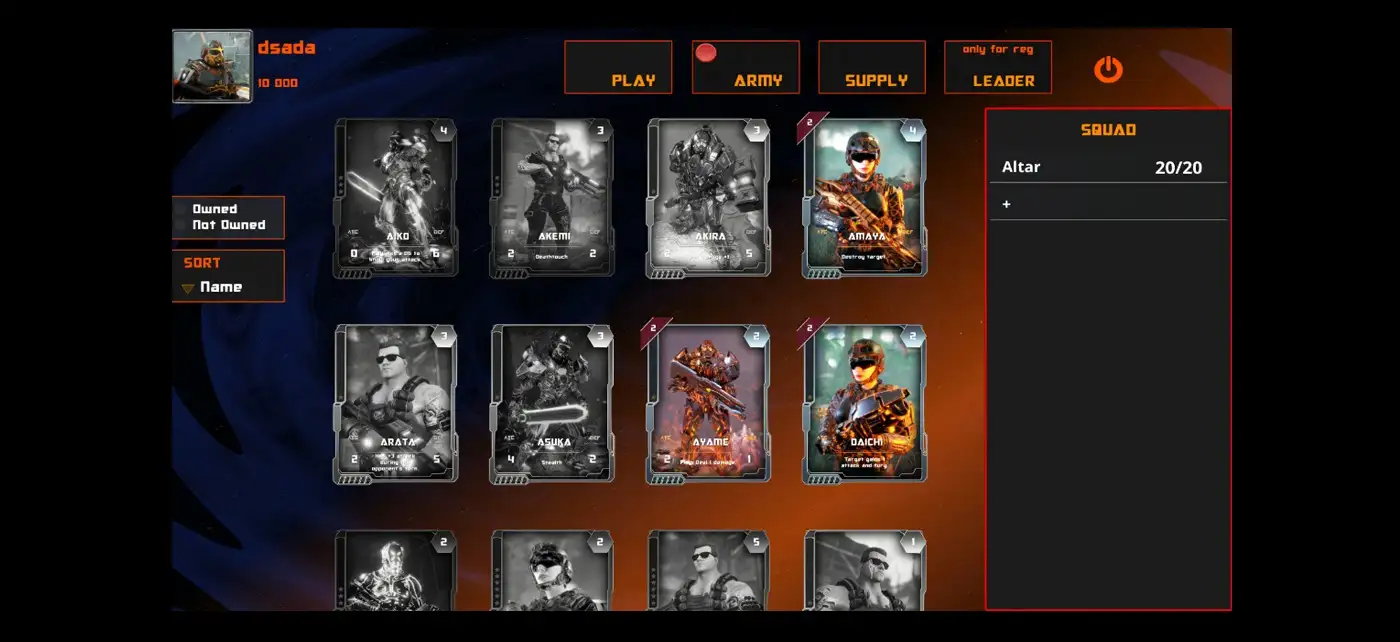The height and width of the screenshot is (642, 1400).
Task: Select the Asuka stealth card
Action: [x=552, y=403]
